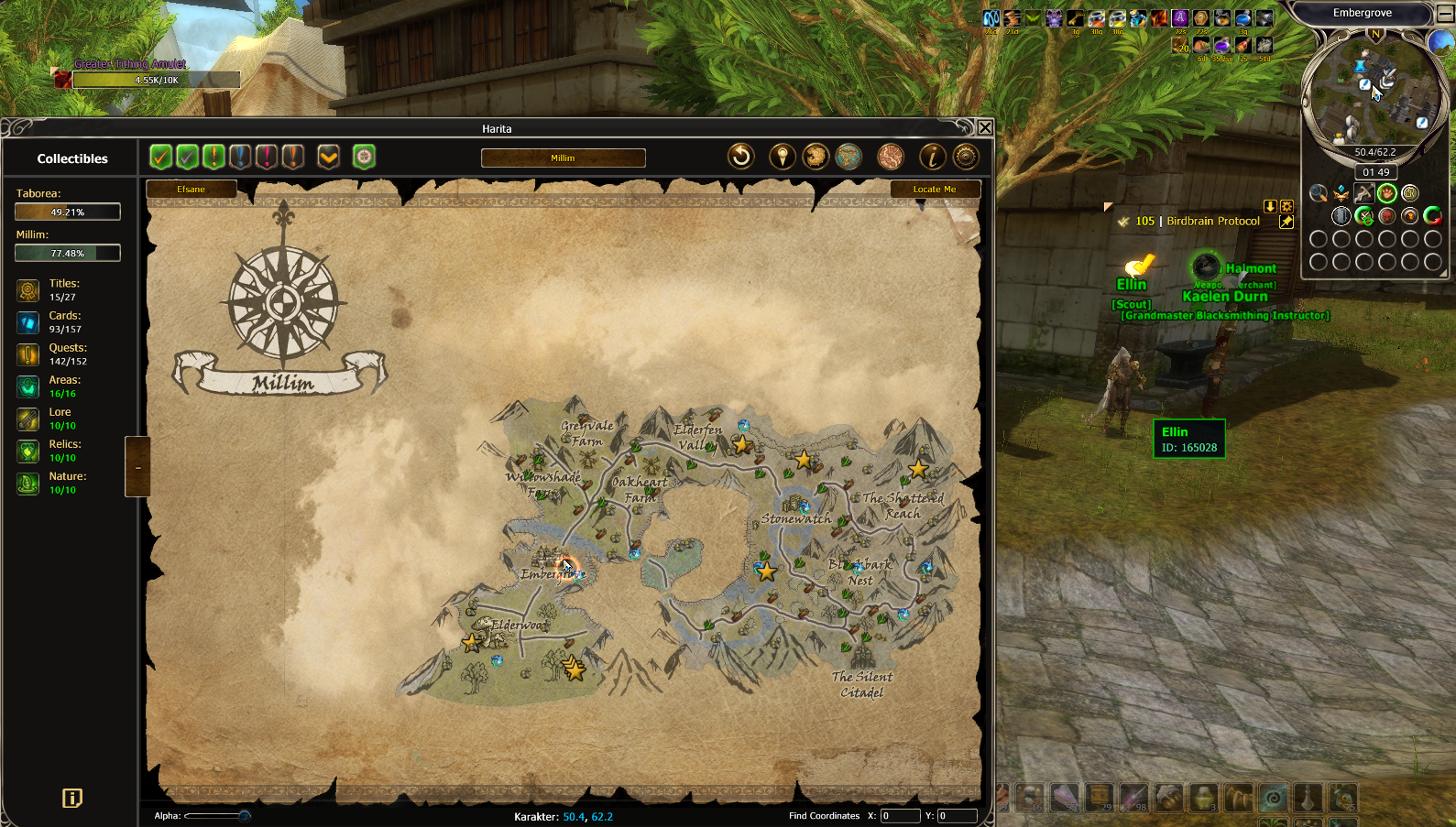Minimize the Embergrove minimap panel
Image resolution: width=1456 pixels, height=827 pixels.
coord(1444,13)
